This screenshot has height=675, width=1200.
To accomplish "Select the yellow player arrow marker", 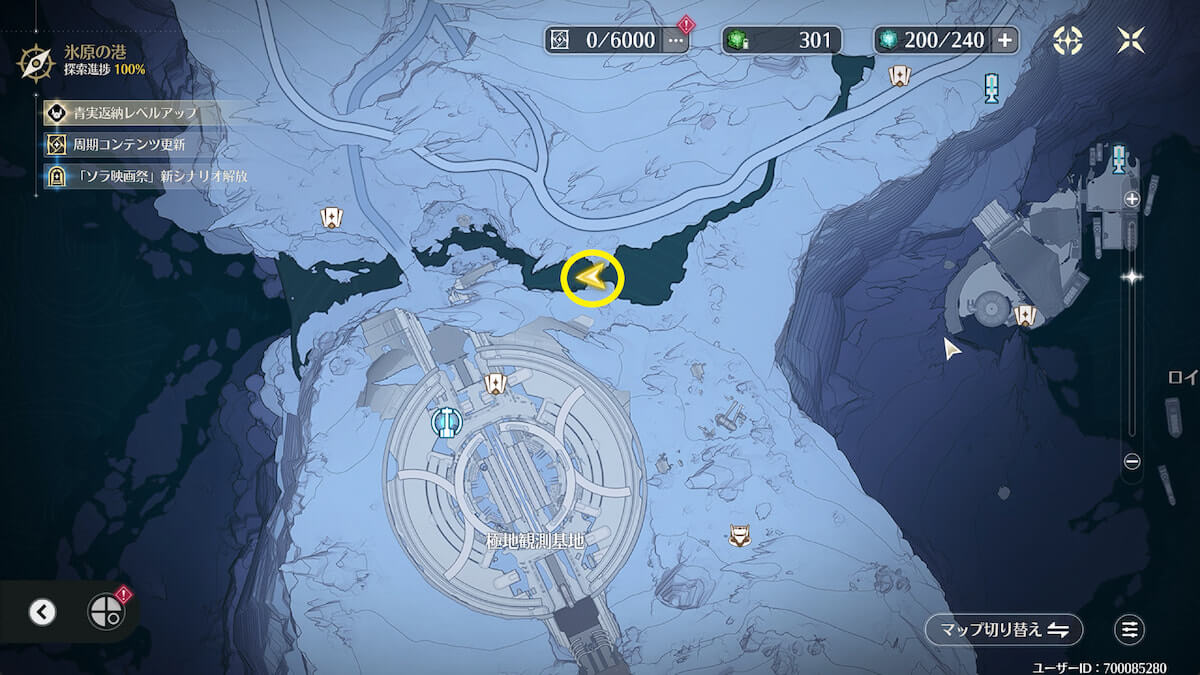I will pos(592,279).
